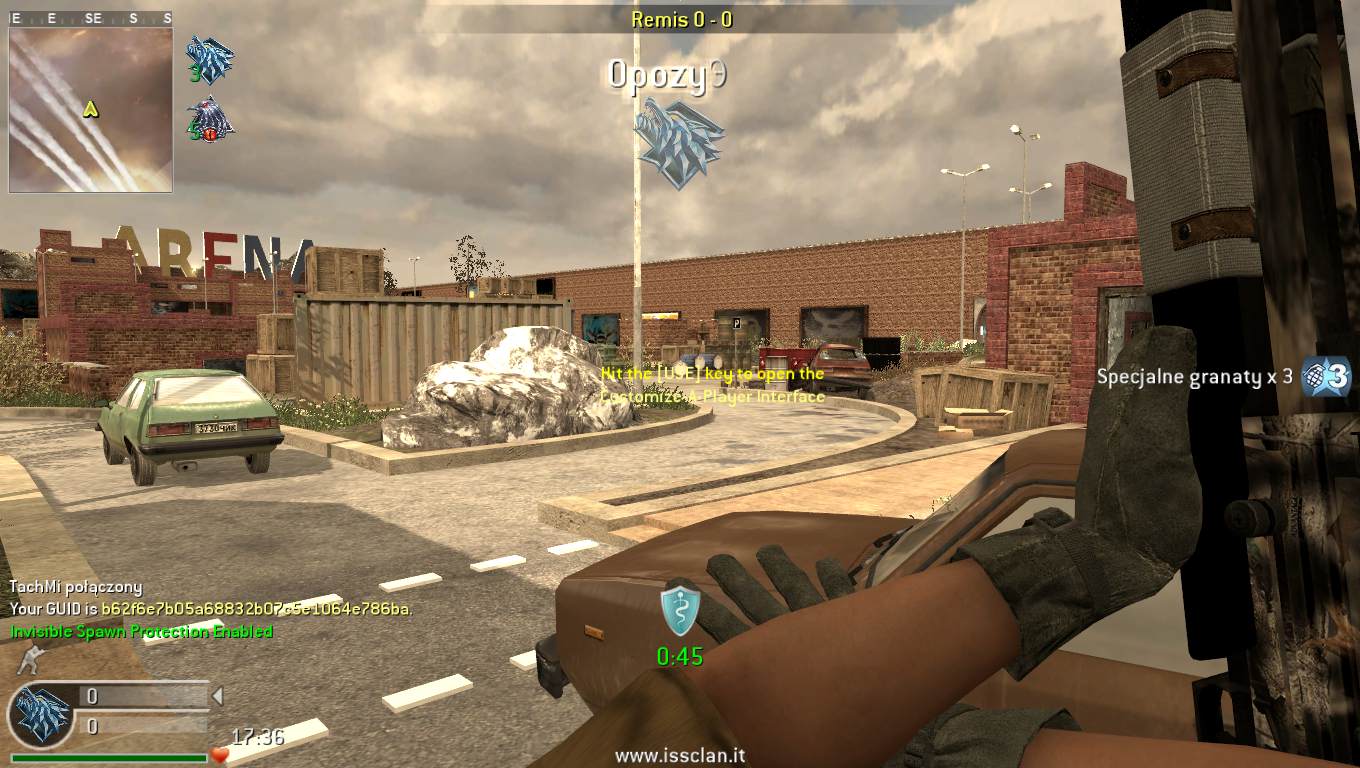Select the circular wolf emblem beside score bars
Screen dimensions: 1360x768
(41, 715)
